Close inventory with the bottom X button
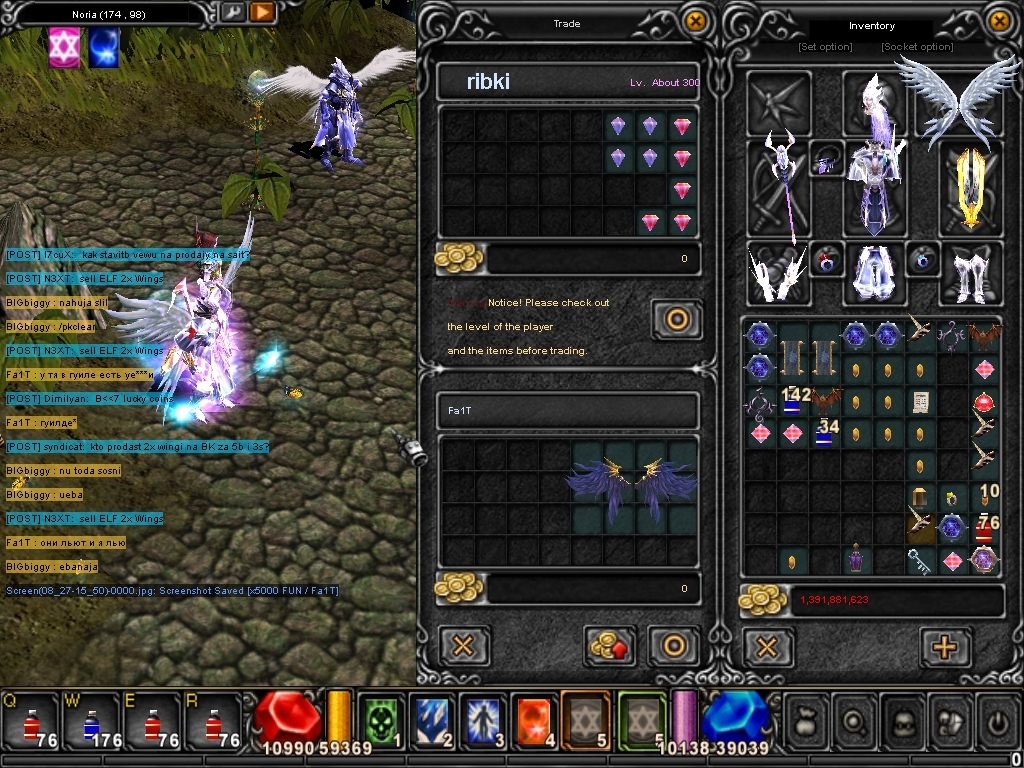The height and width of the screenshot is (768, 1024). [x=767, y=647]
